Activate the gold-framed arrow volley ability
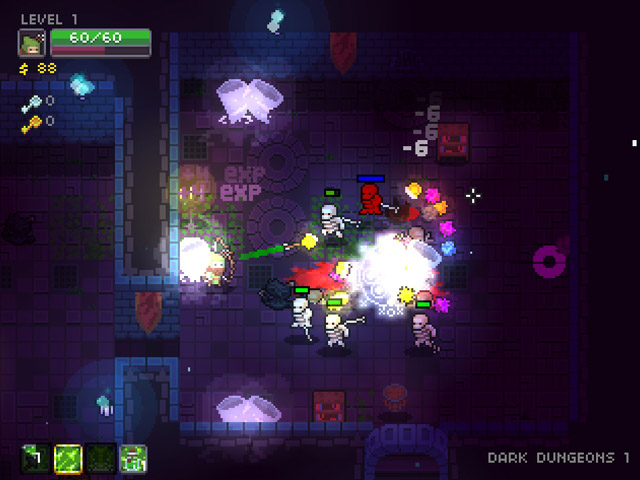This screenshot has height=480, width=640. click(x=68, y=458)
